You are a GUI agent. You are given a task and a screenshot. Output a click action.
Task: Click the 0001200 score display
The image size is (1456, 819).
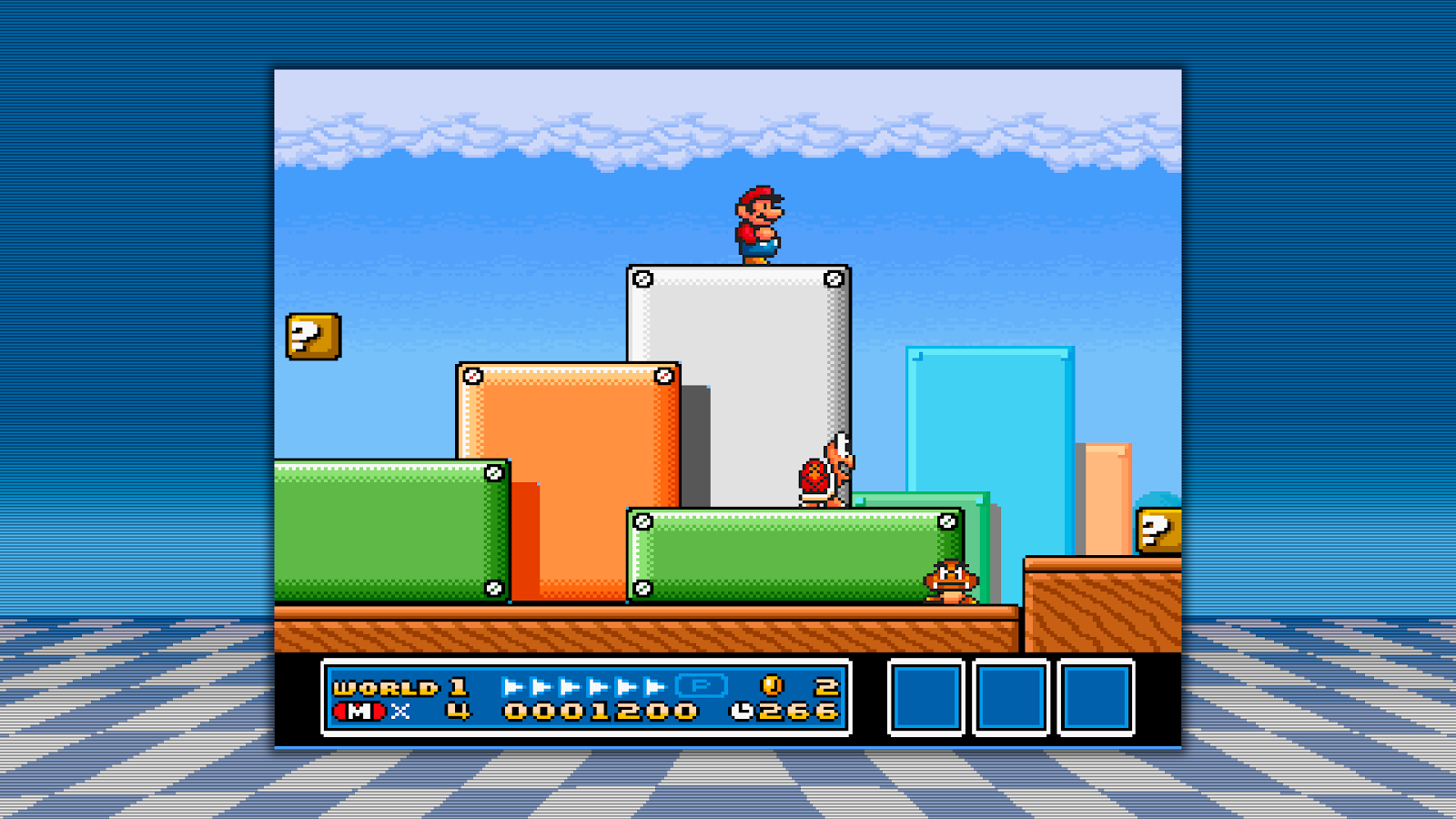coord(601,711)
